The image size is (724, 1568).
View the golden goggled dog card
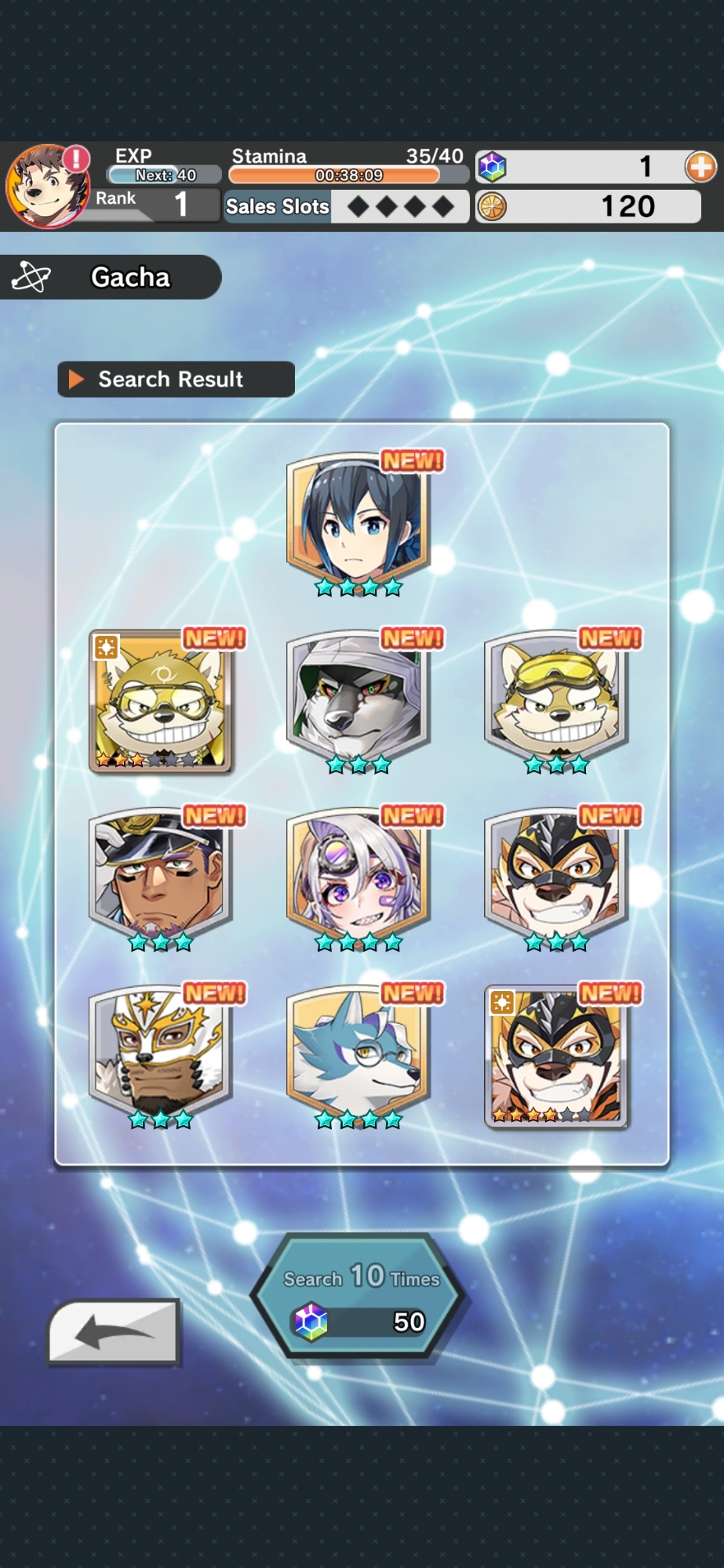pyautogui.click(x=160, y=700)
